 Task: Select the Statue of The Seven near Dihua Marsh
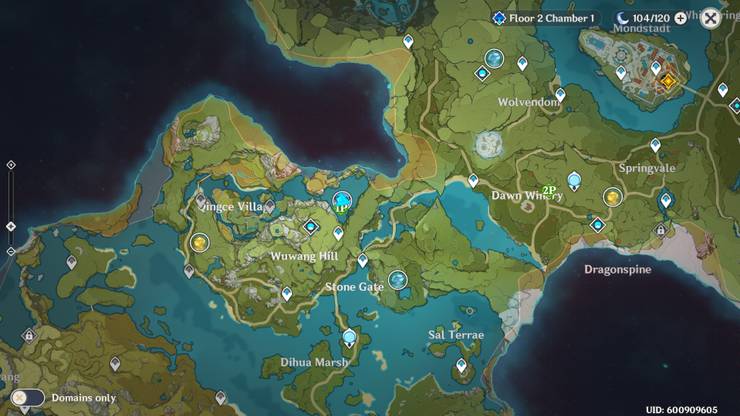click(x=349, y=338)
